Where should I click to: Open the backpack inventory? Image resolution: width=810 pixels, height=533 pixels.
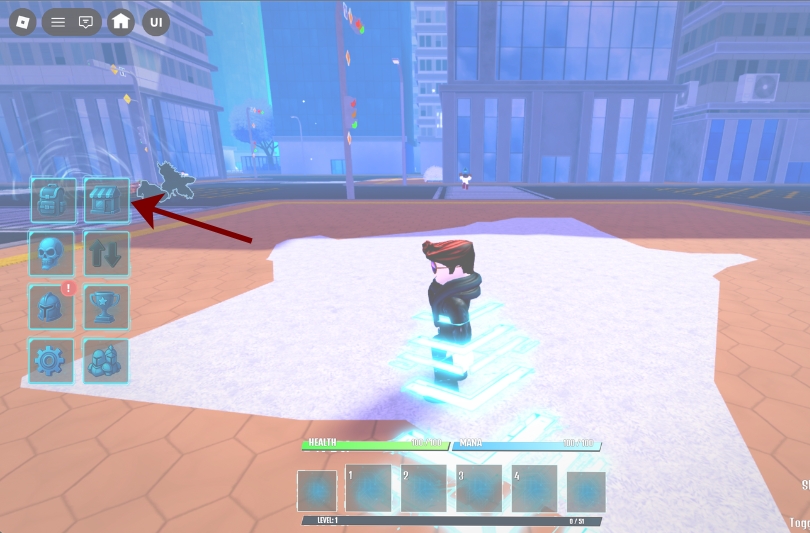coord(52,200)
